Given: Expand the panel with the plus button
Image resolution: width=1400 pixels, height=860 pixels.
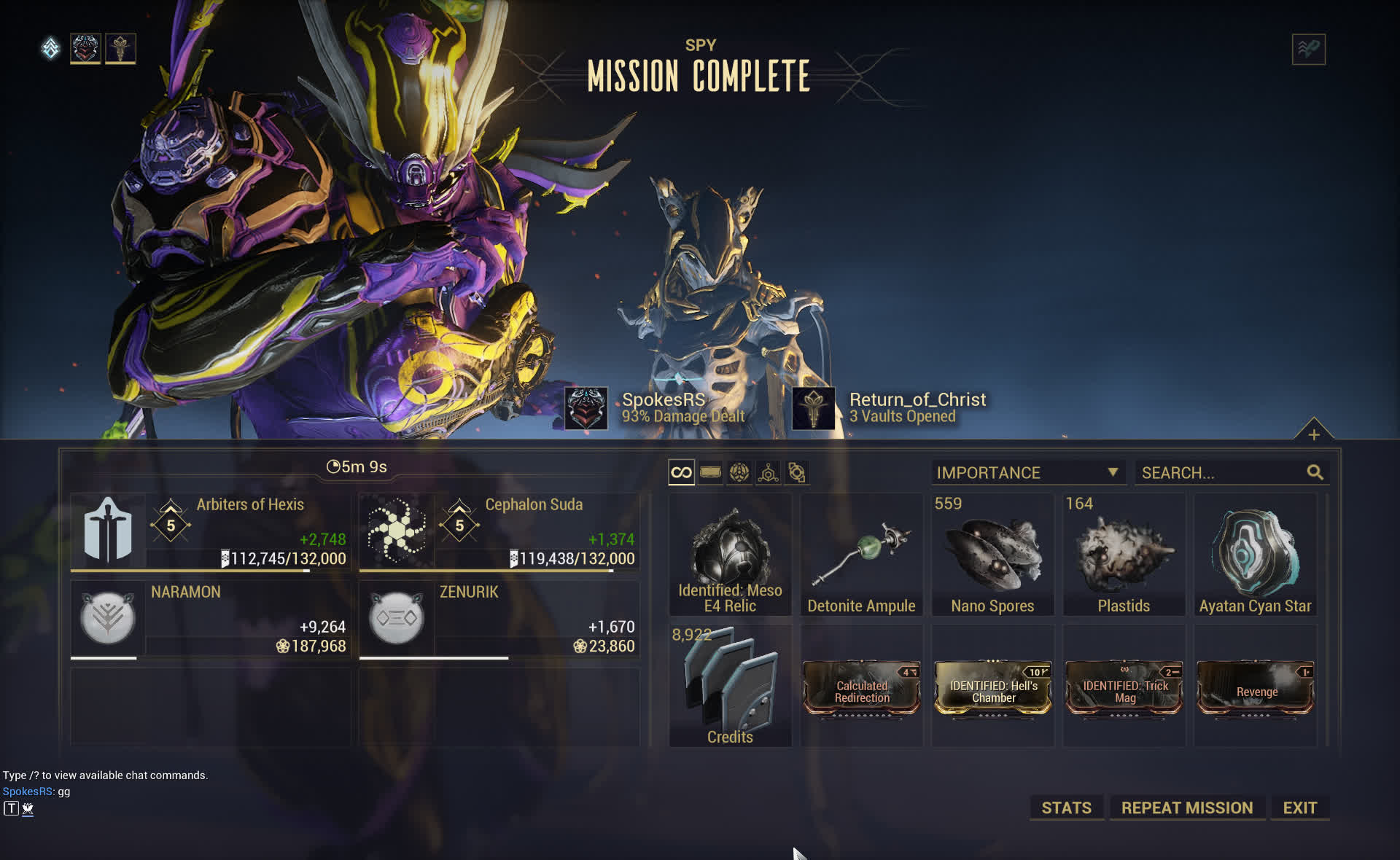Looking at the screenshot, I should tap(1313, 434).
